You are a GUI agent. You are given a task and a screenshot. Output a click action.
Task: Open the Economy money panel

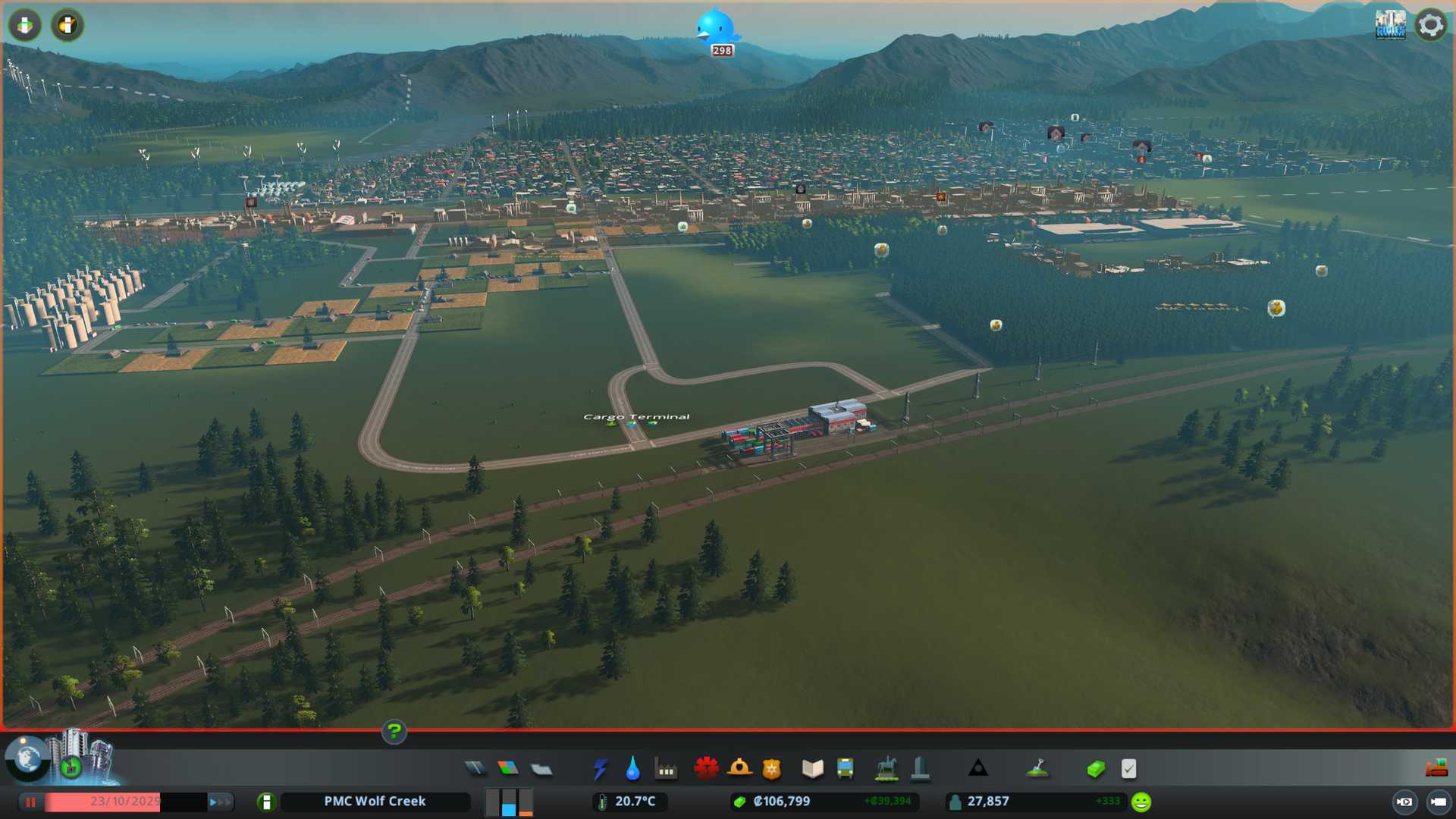point(1095,769)
